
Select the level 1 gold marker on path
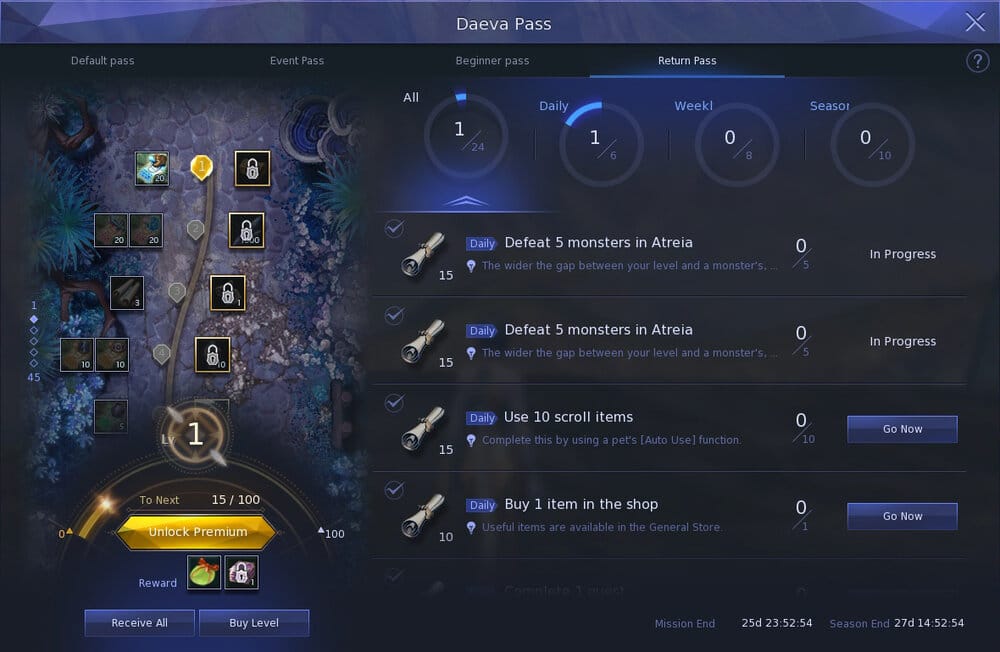202,166
